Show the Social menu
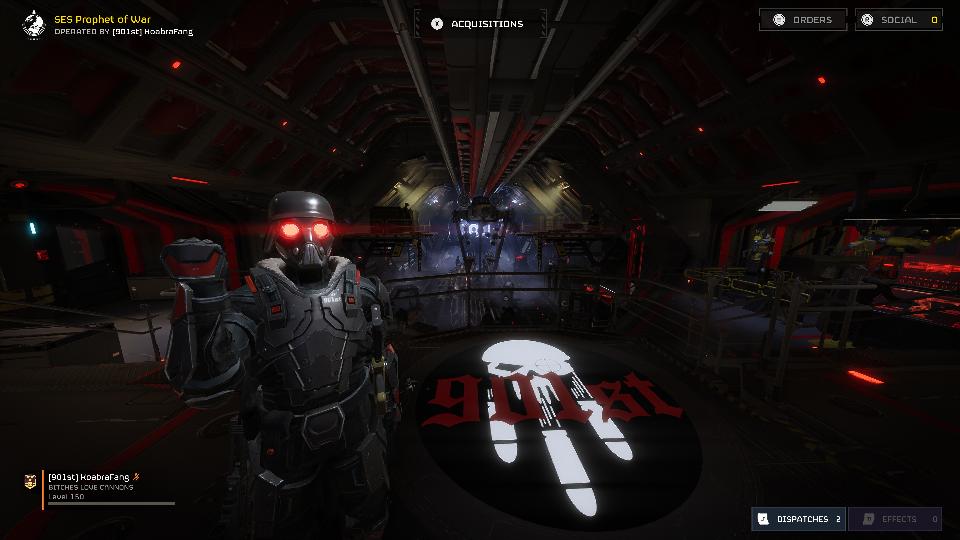 (898, 20)
